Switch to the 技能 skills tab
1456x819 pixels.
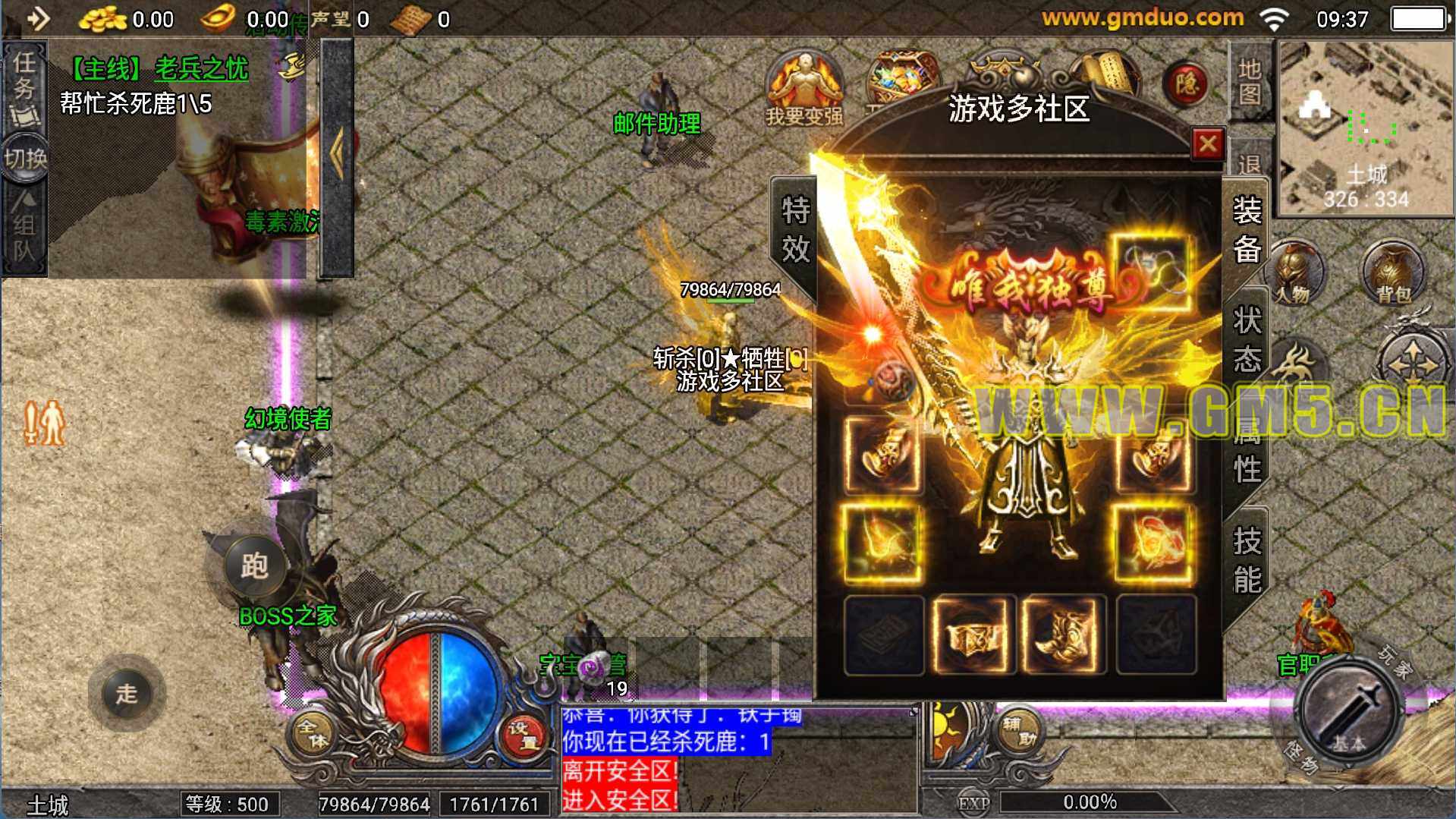point(1247,560)
